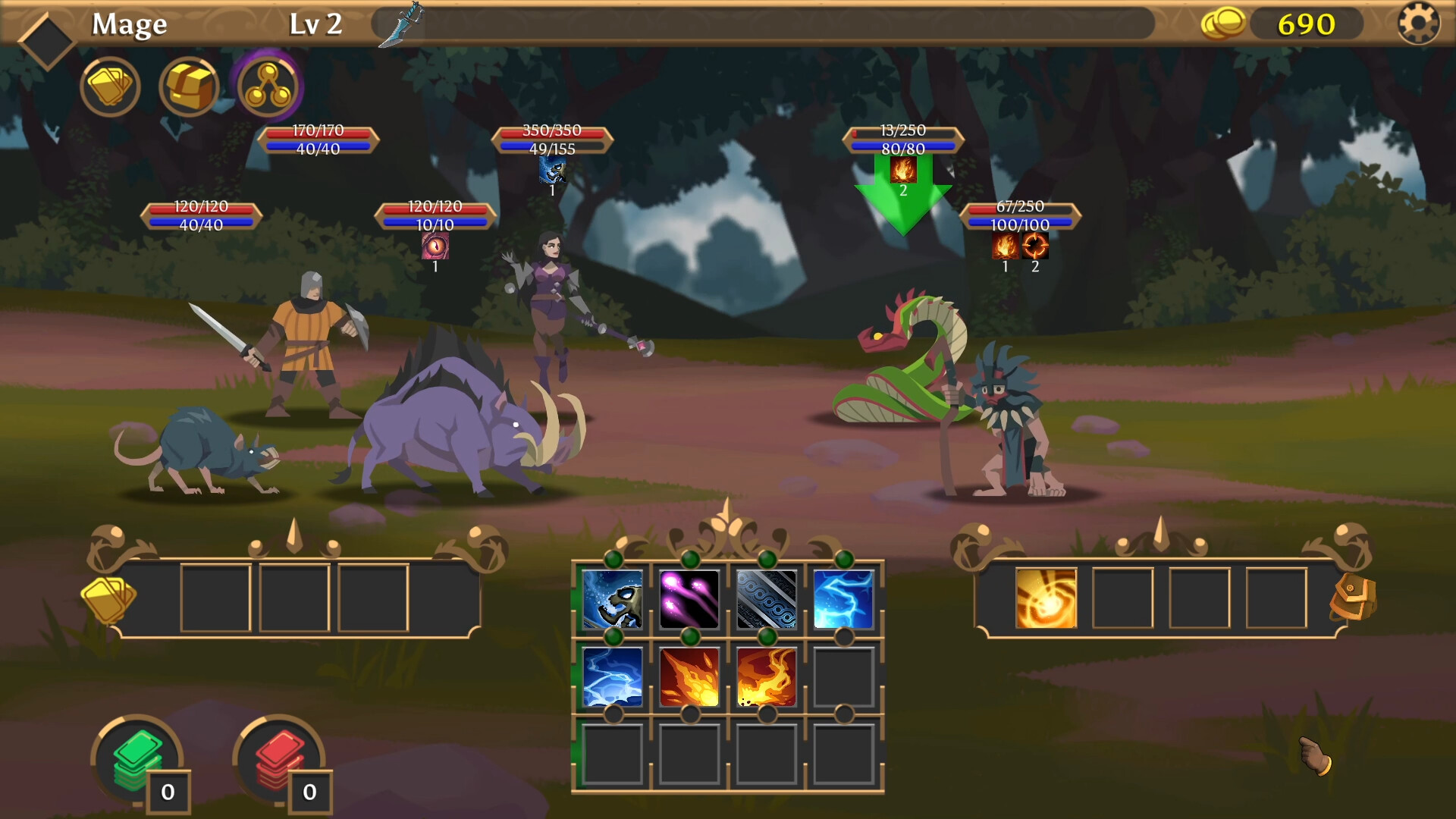
Task: Open the treasure chest rewards icon
Action: 189,87
